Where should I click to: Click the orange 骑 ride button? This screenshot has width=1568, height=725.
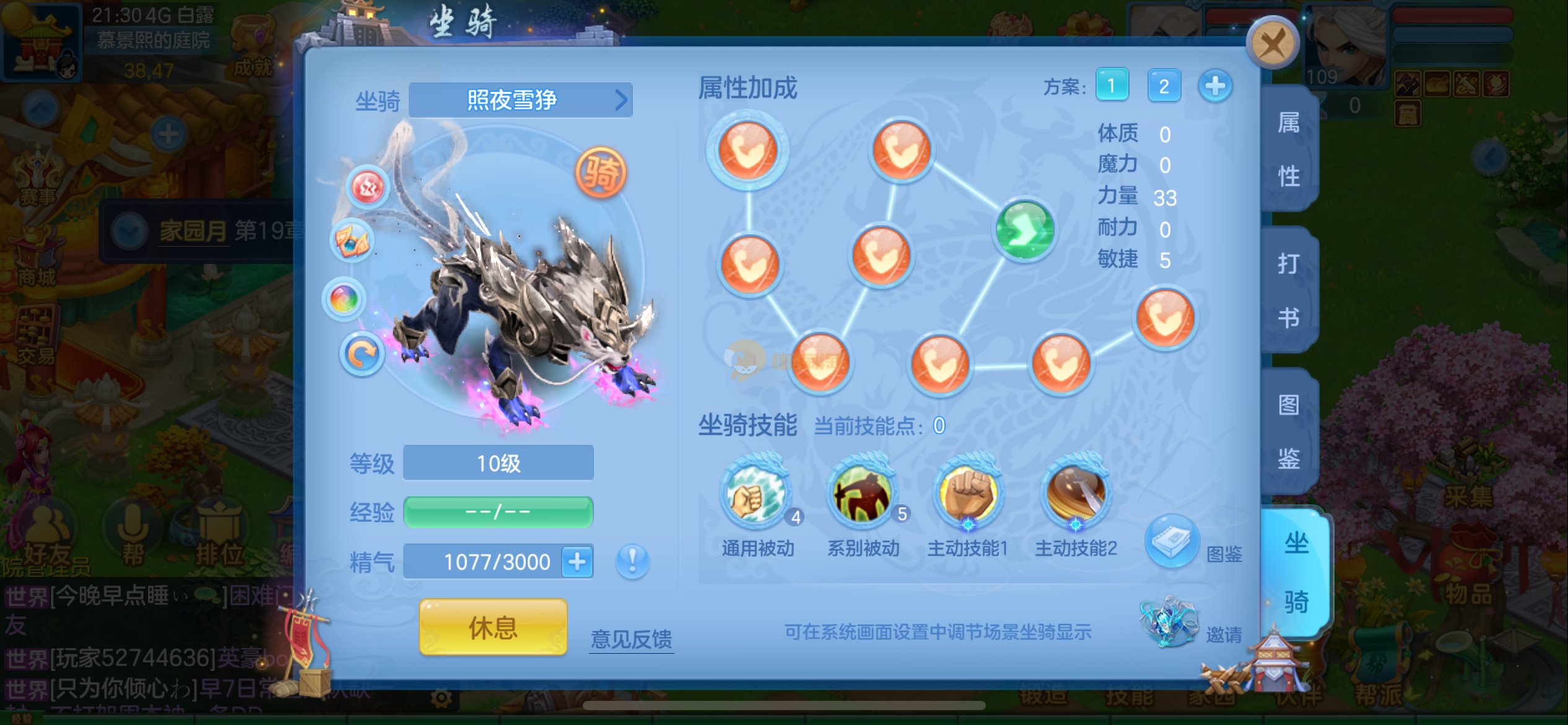[x=601, y=172]
